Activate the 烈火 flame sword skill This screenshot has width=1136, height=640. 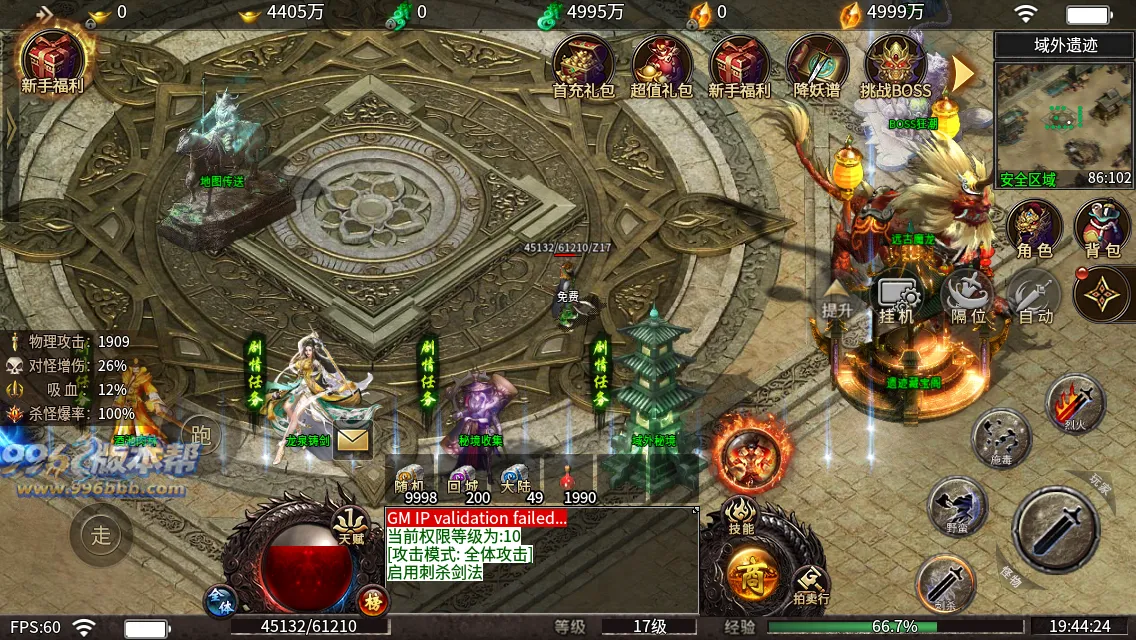1074,402
